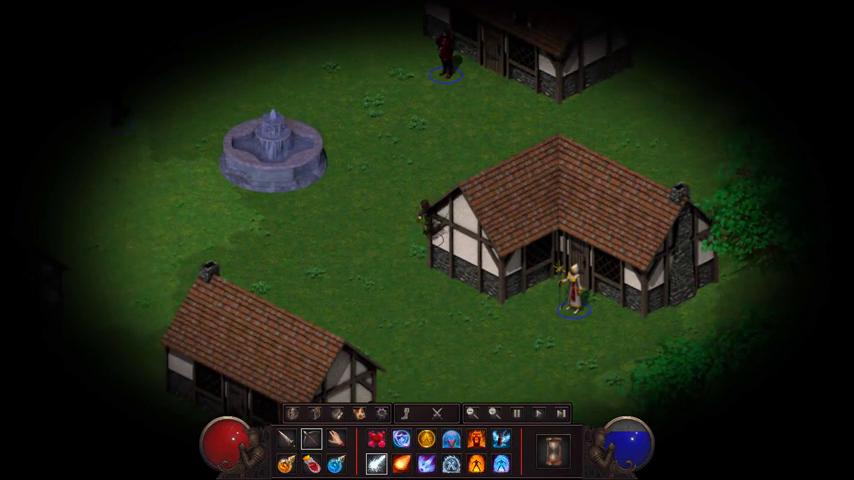
Task: Select the sword weapon slot
Action: coord(286,439)
